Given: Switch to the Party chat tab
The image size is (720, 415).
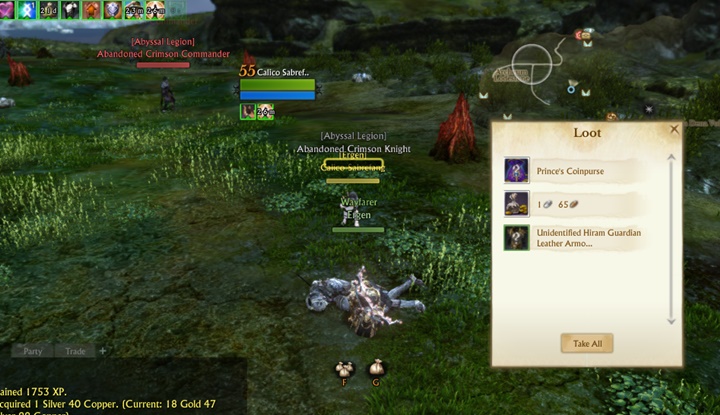Looking at the screenshot, I should coord(33,351).
